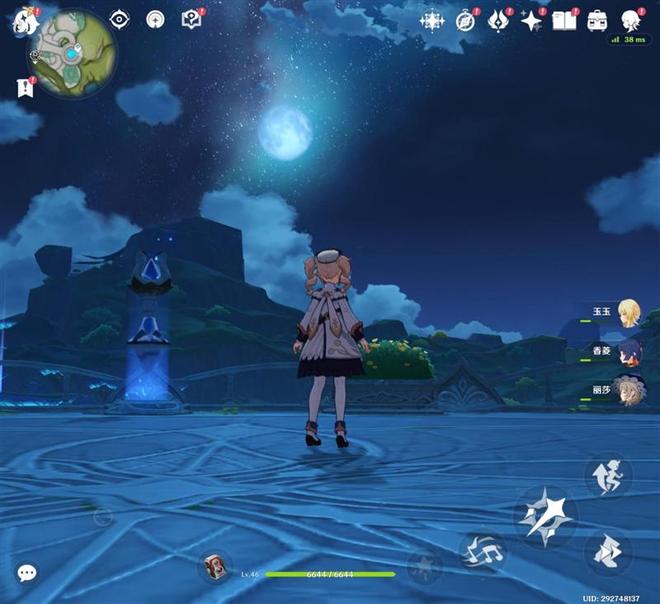The height and width of the screenshot is (604, 660).
Task: Open the character menu head icon
Action: tap(631, 21)
